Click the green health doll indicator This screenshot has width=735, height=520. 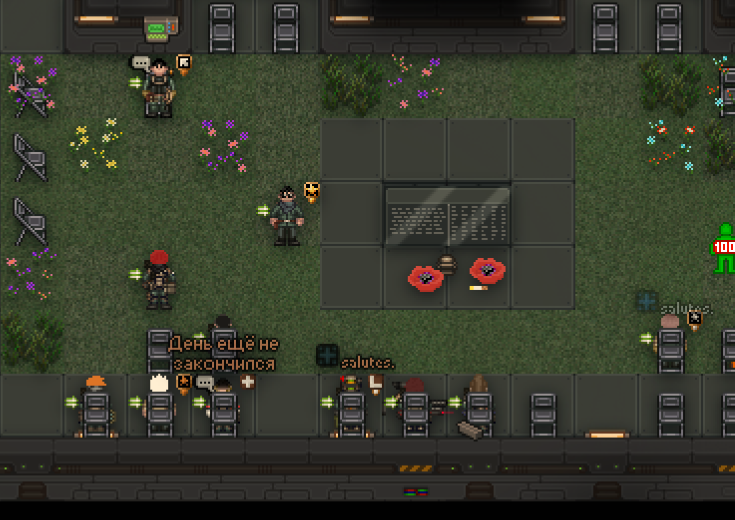click(723, 247)
